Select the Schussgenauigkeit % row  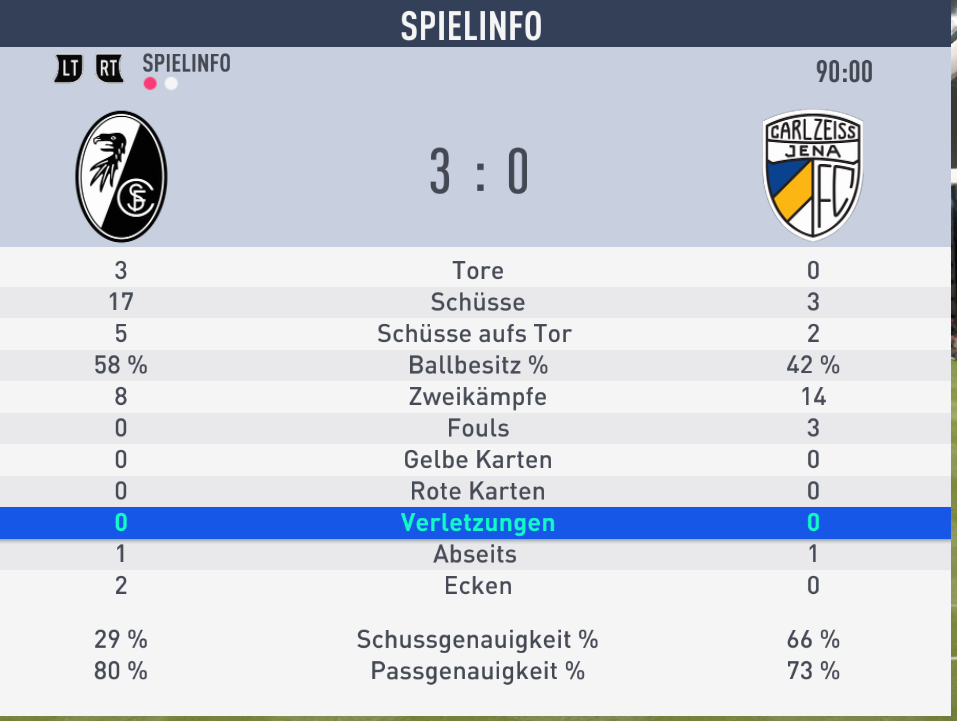pyautogui.click(x=477, y=640)
